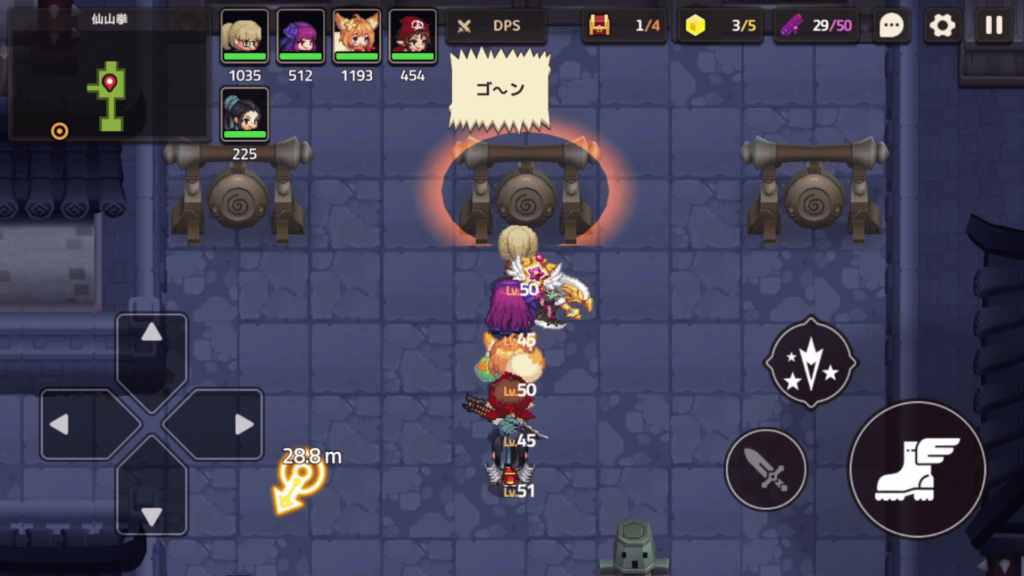Tap the winged boot dash button
1024x576 pixels.
pyautogui.click(x=917, y=469)
